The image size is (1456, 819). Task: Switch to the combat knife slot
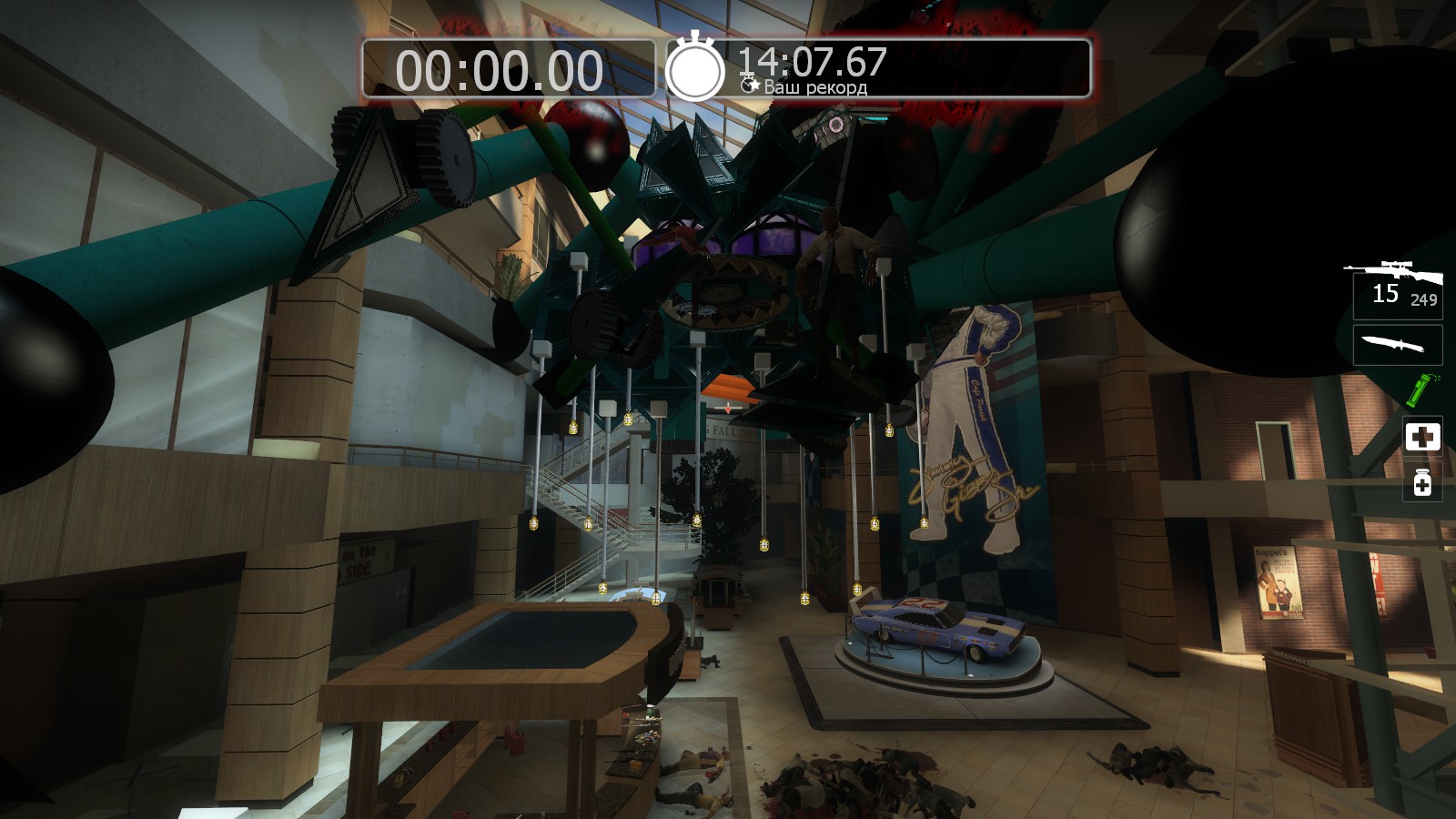1397,345
